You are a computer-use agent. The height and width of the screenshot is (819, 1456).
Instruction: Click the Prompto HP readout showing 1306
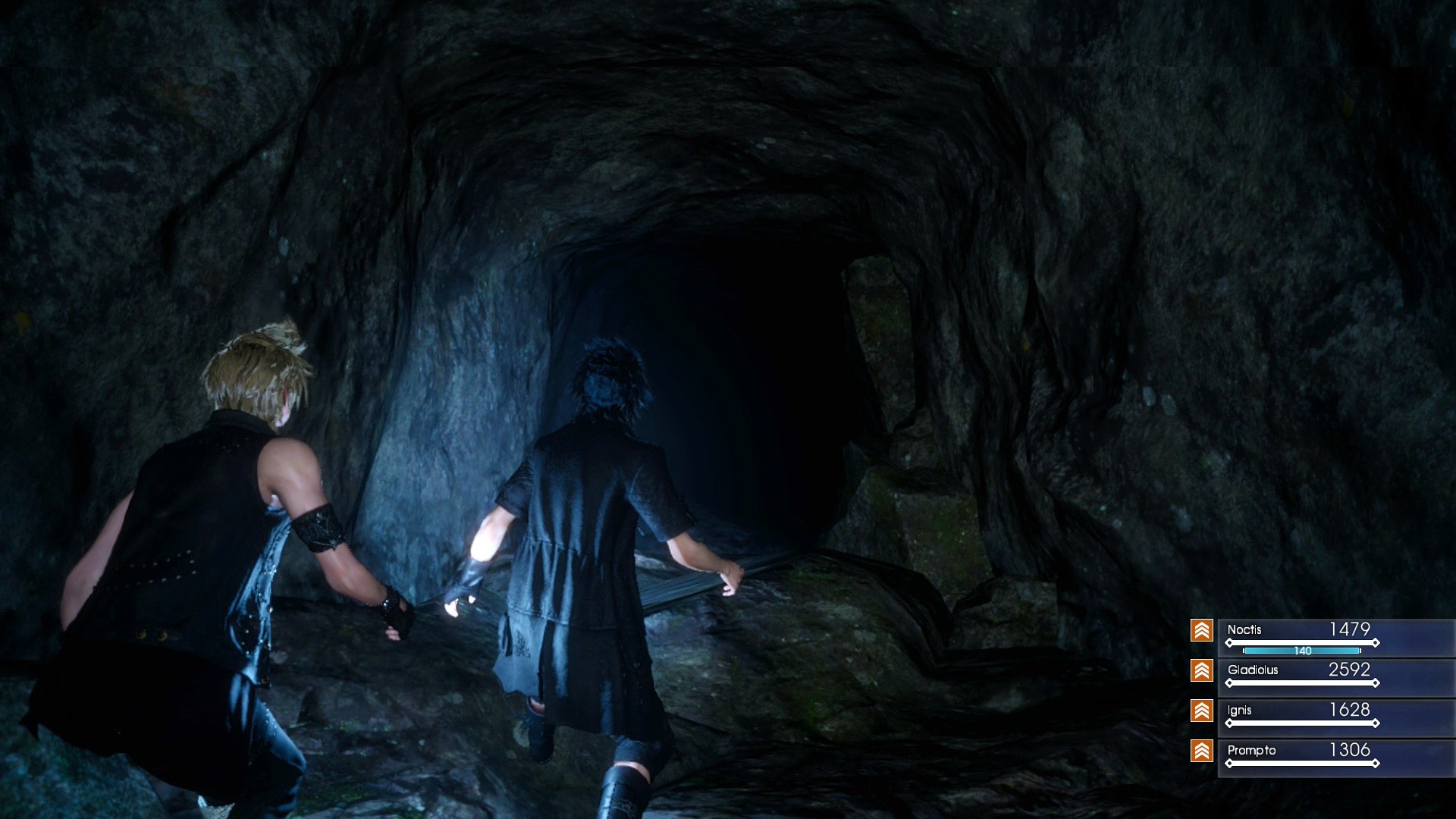point(1351,750)
